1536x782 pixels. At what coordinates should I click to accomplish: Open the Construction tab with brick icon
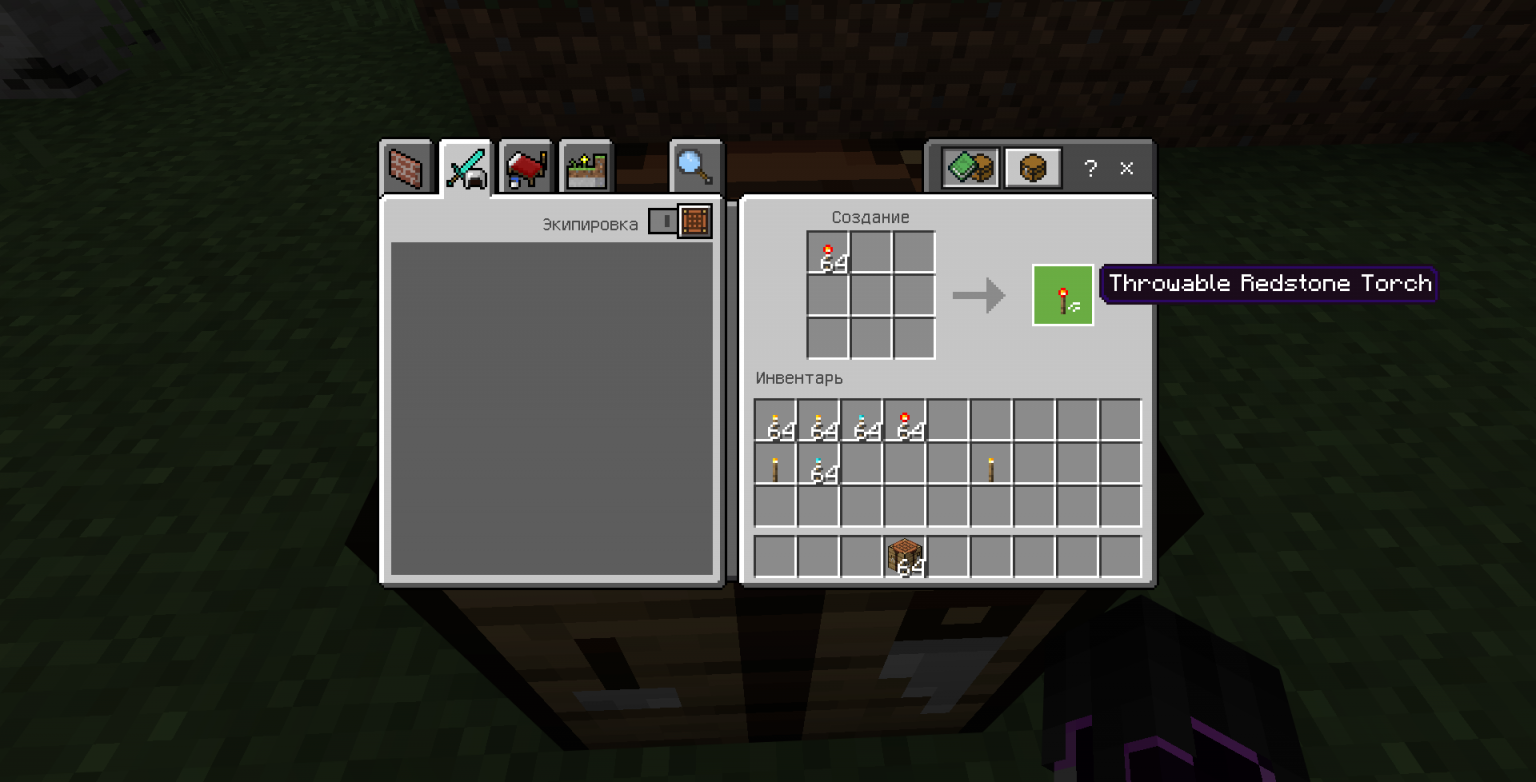[406, 167]
